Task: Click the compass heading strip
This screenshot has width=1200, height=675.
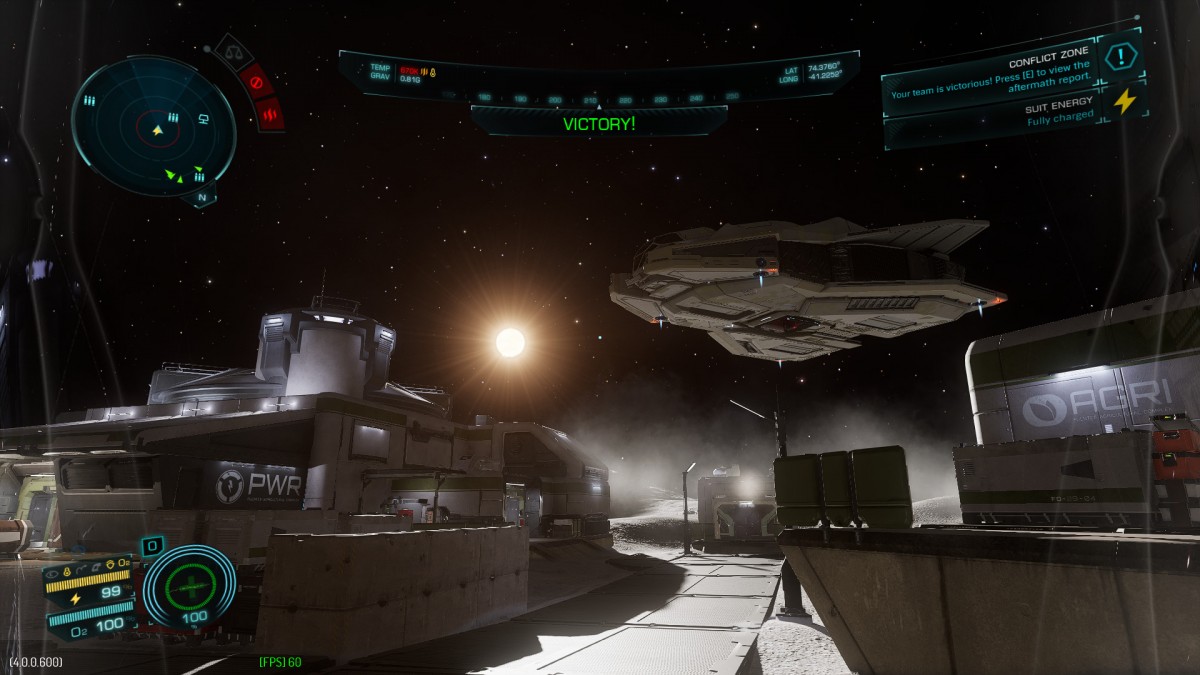Action: coord(598,98)
